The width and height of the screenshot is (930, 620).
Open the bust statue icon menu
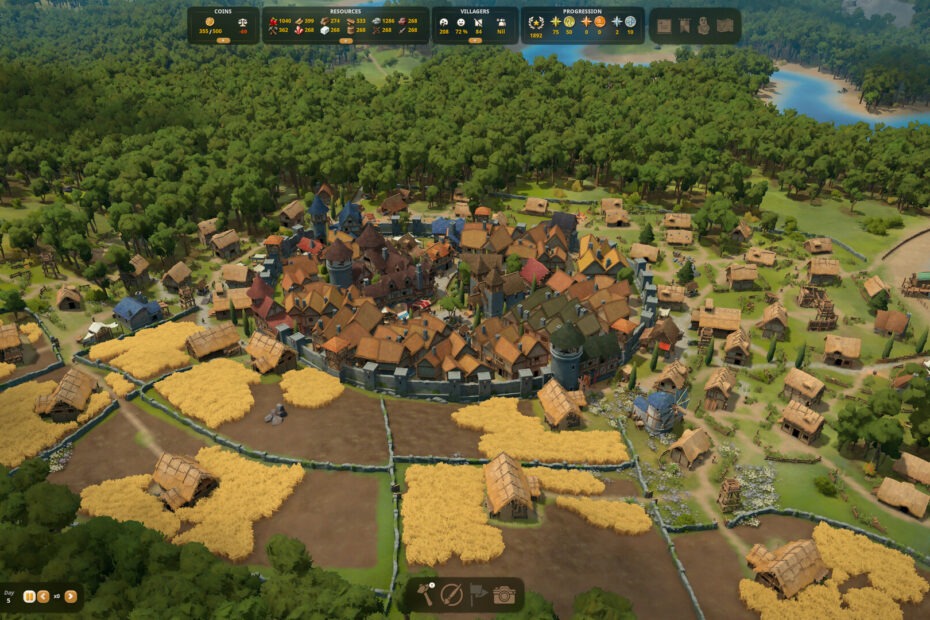click(703, 26)
